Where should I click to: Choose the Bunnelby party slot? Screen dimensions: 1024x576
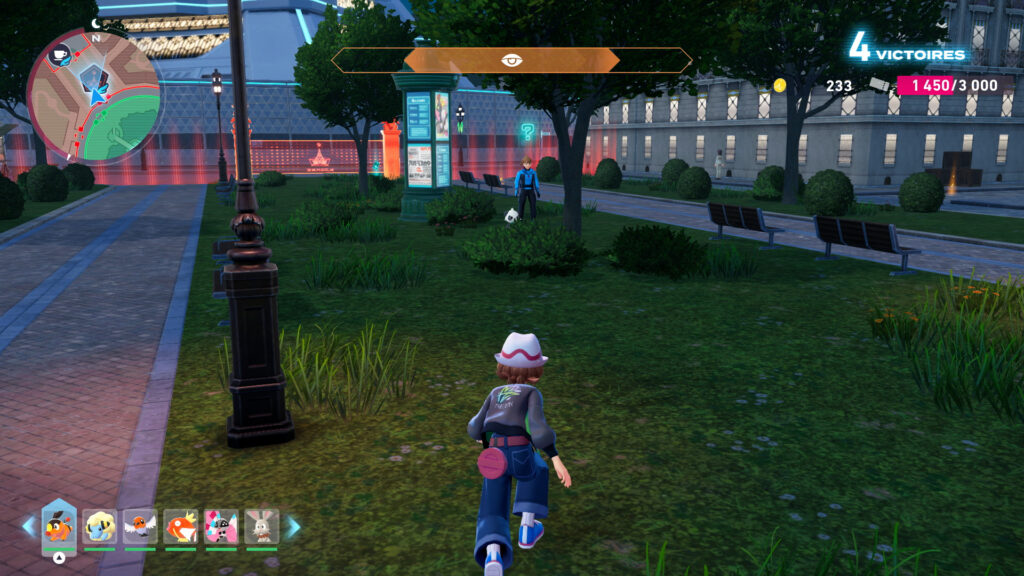[262, 526]
